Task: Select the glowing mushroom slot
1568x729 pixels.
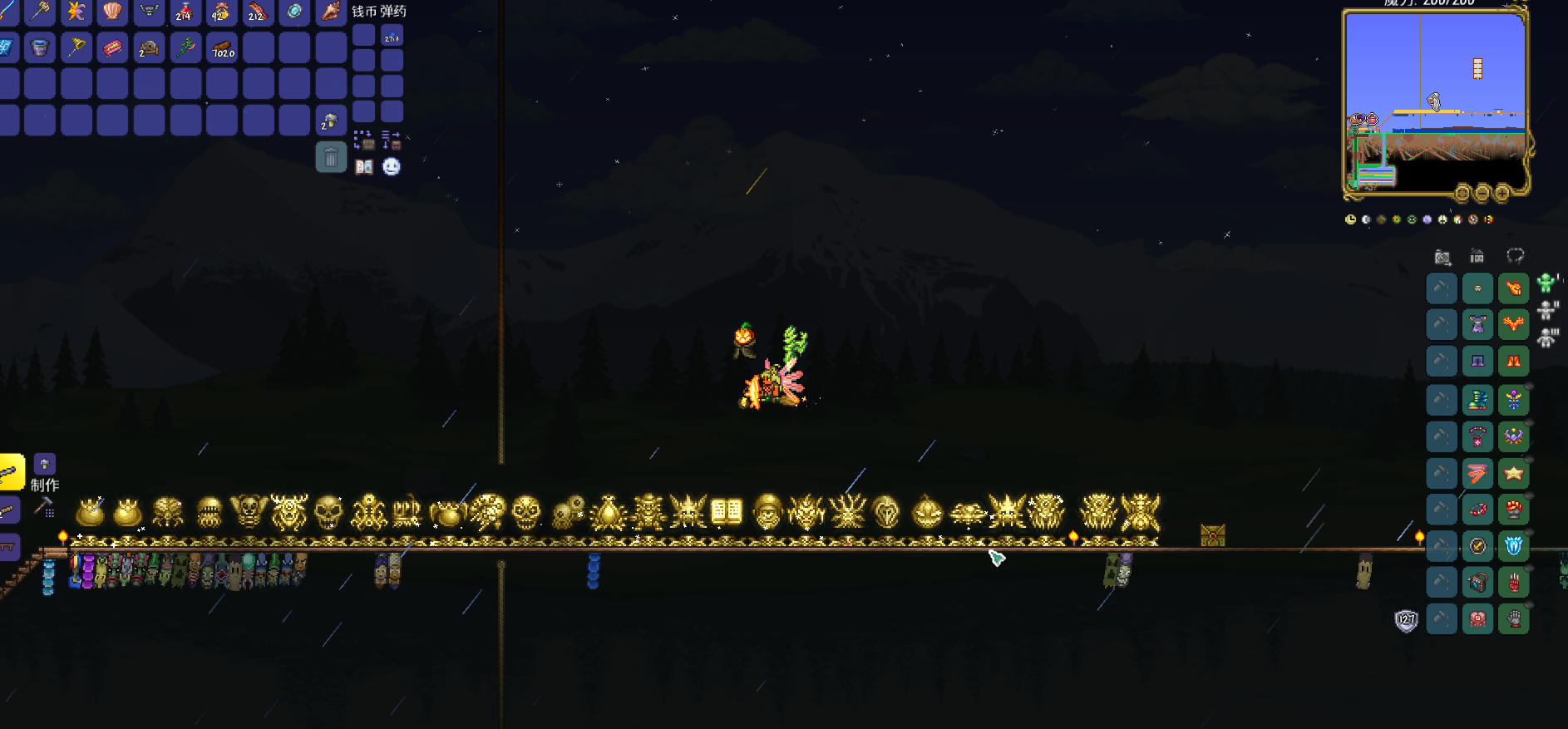Action: pyautogui.click(x=330, y=121)
